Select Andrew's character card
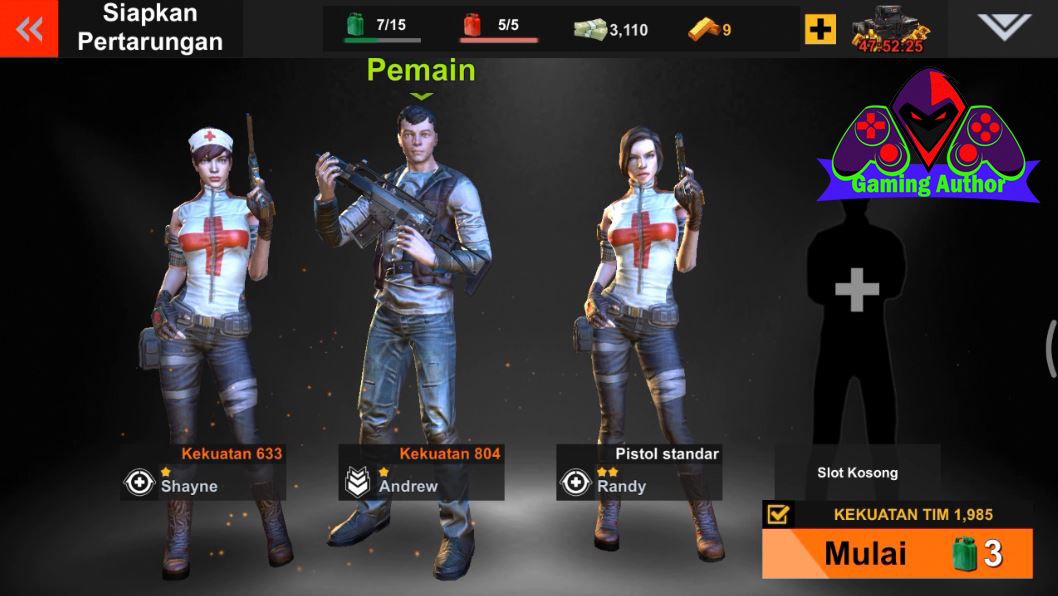1058x596 pixels. tap(420, 471)
